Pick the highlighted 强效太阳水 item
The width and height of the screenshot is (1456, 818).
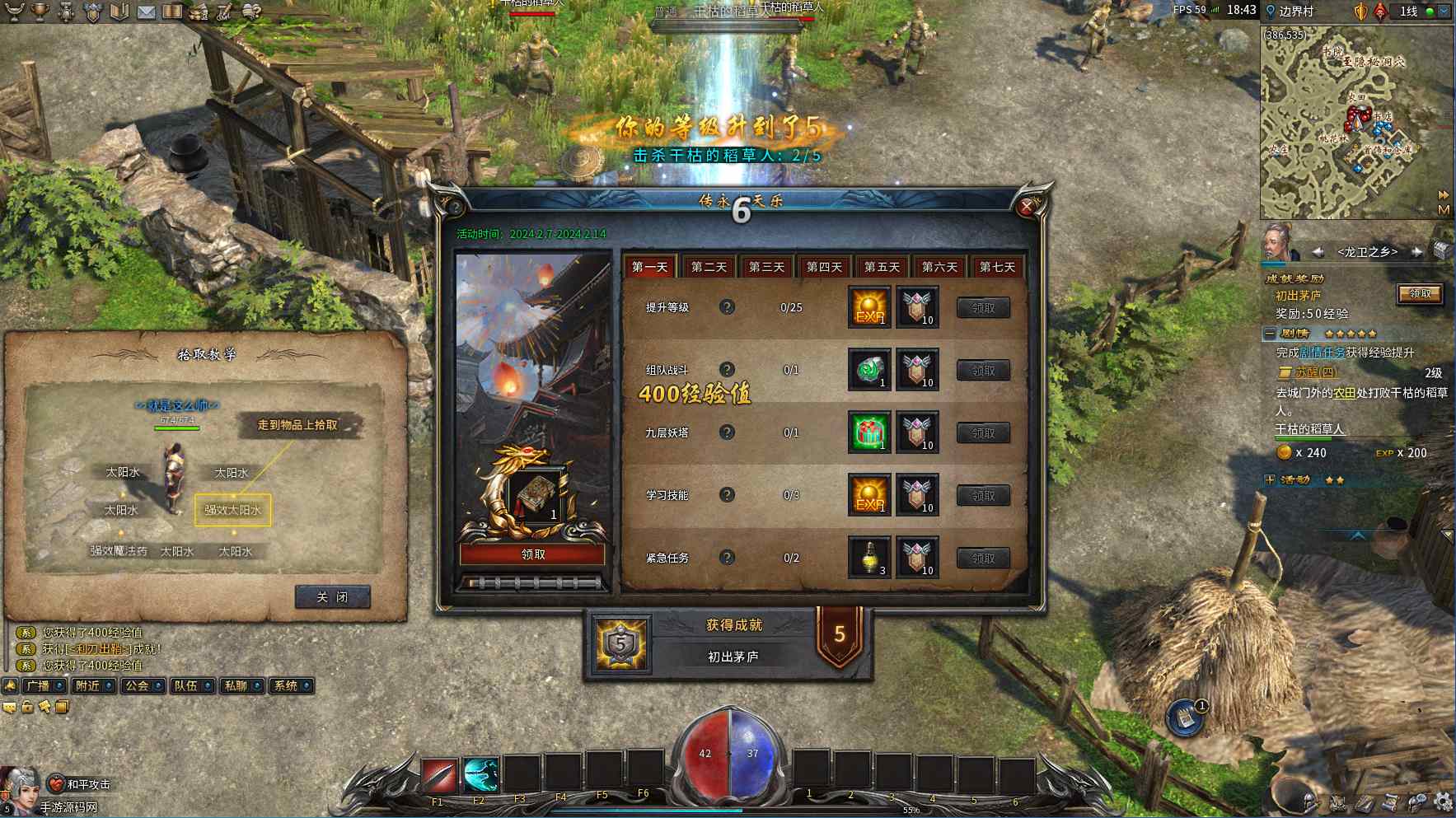pyautogui.click(x=232, y=510)
